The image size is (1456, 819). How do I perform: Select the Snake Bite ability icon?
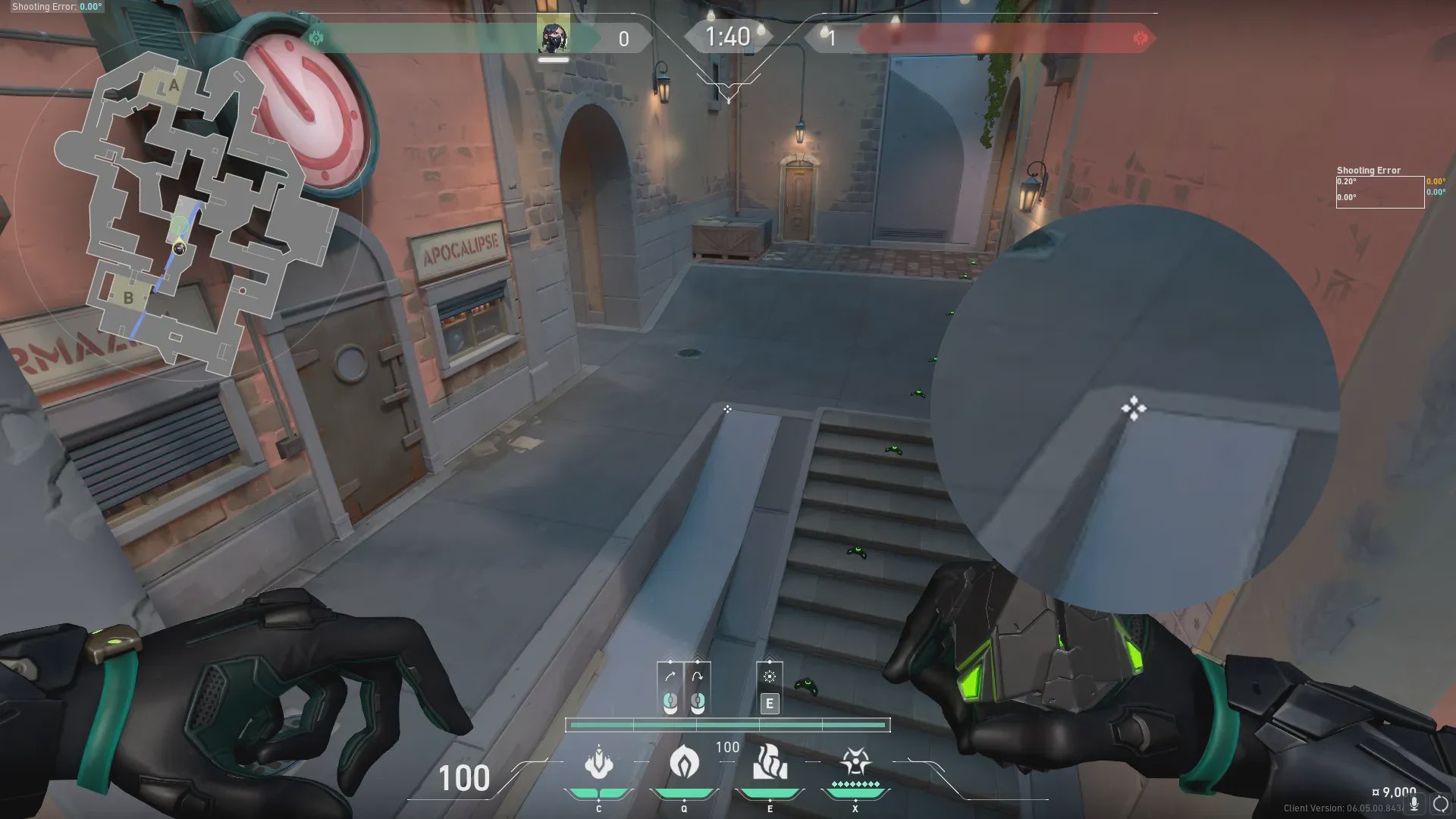(599, 763)
